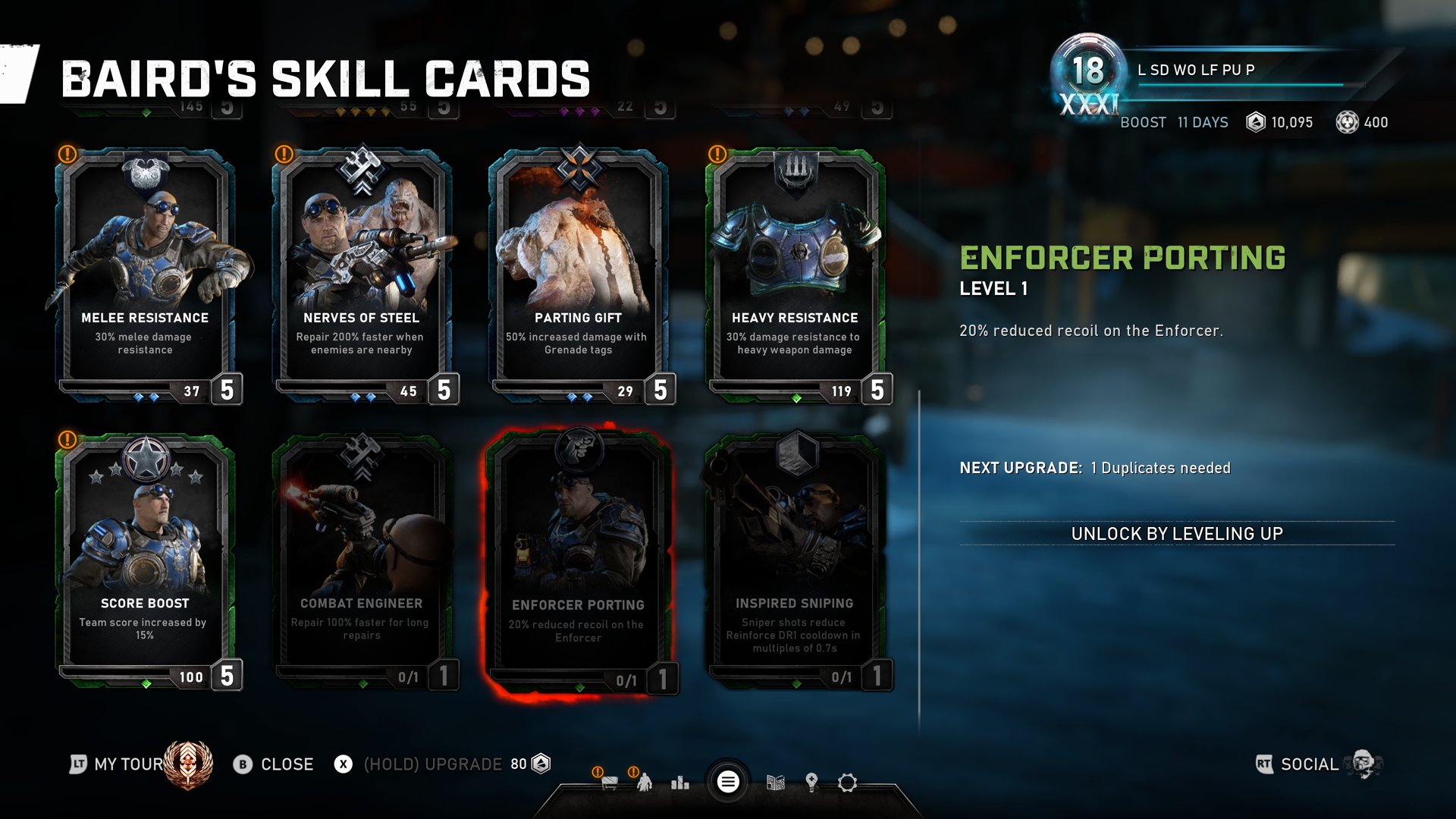This screenshot has height=819, width=1456.
Task: Show the stats bar chart icon
Action: pyautogui.click(x=680, y=782)
